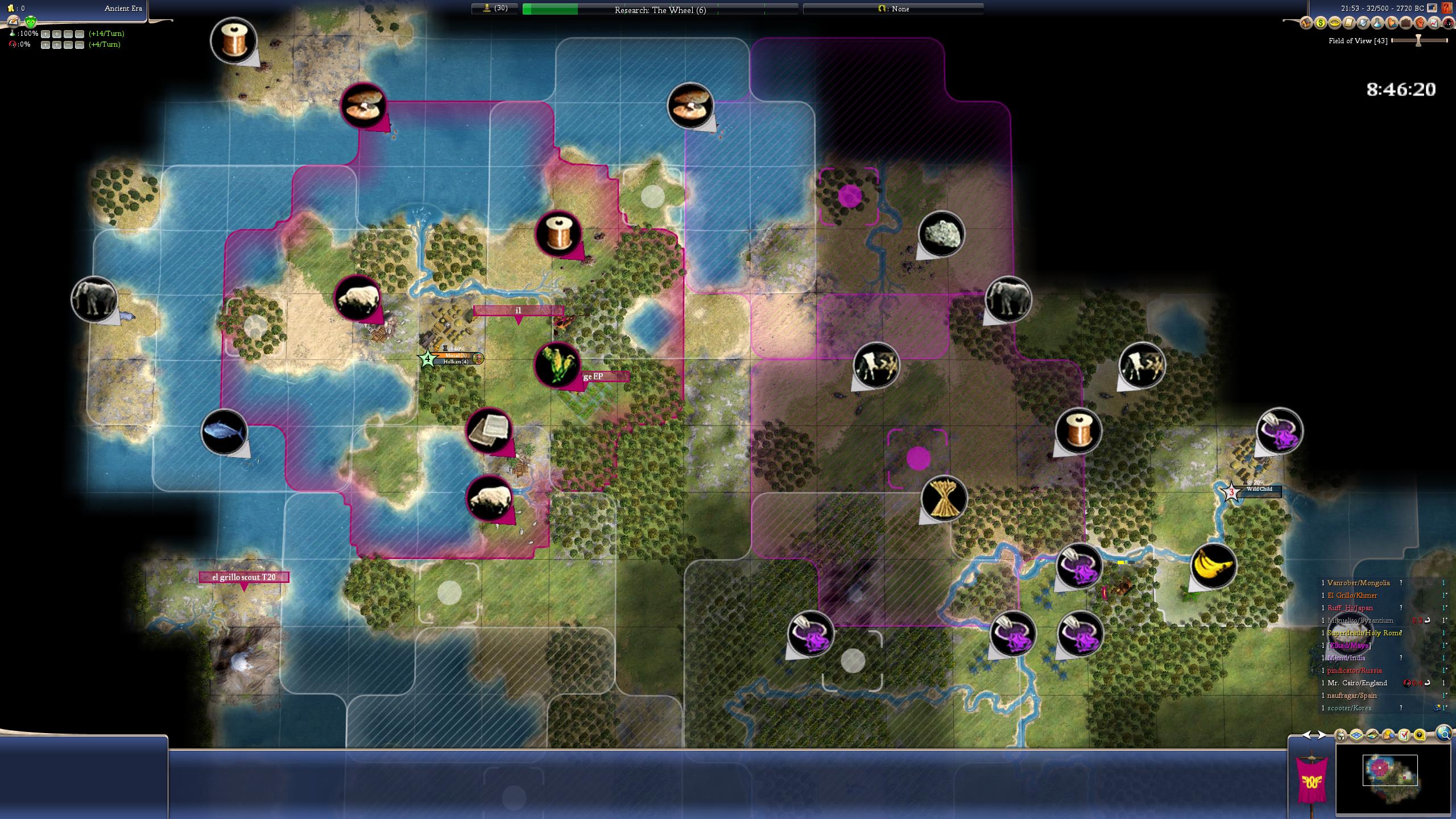Open the Military Advisor fist icon
The height and width of the screenshot is (819, 1456).
[1420, 23]
